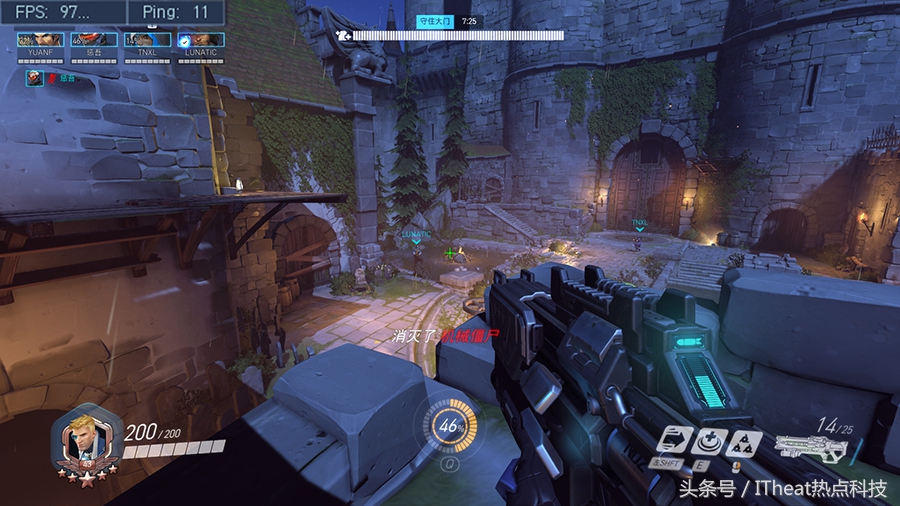
Task: Click the door defense objective tracker
Action: coord(450,34)
